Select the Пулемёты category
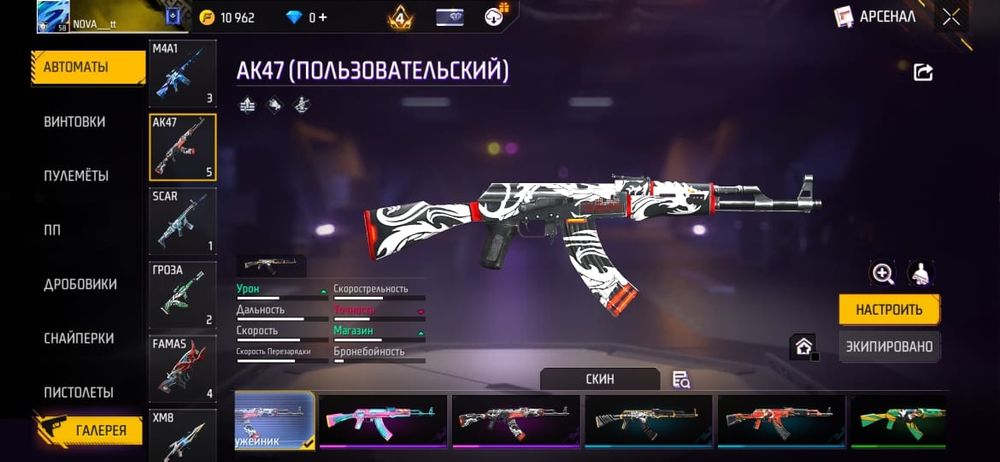 (x=76, y=176)
